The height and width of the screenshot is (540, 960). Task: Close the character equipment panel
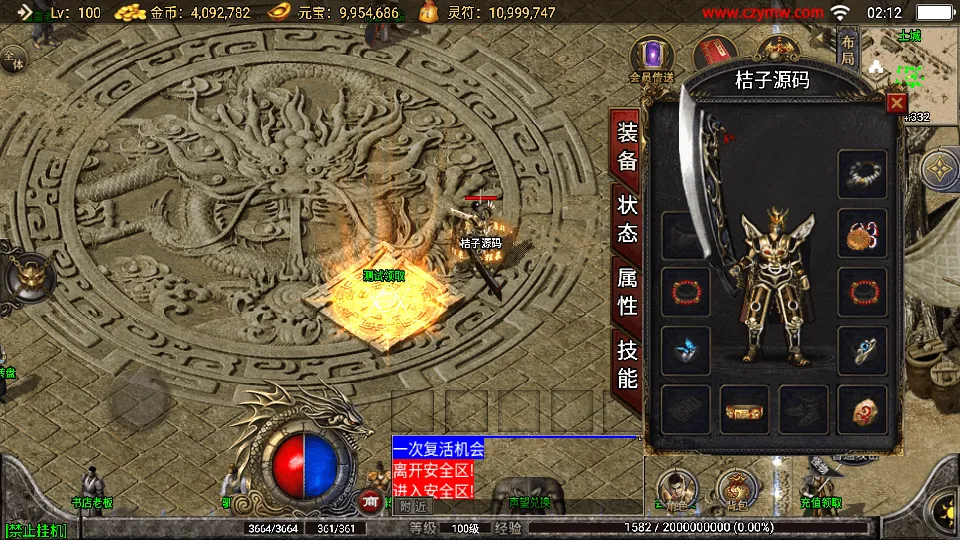click(x=896, y=102)
